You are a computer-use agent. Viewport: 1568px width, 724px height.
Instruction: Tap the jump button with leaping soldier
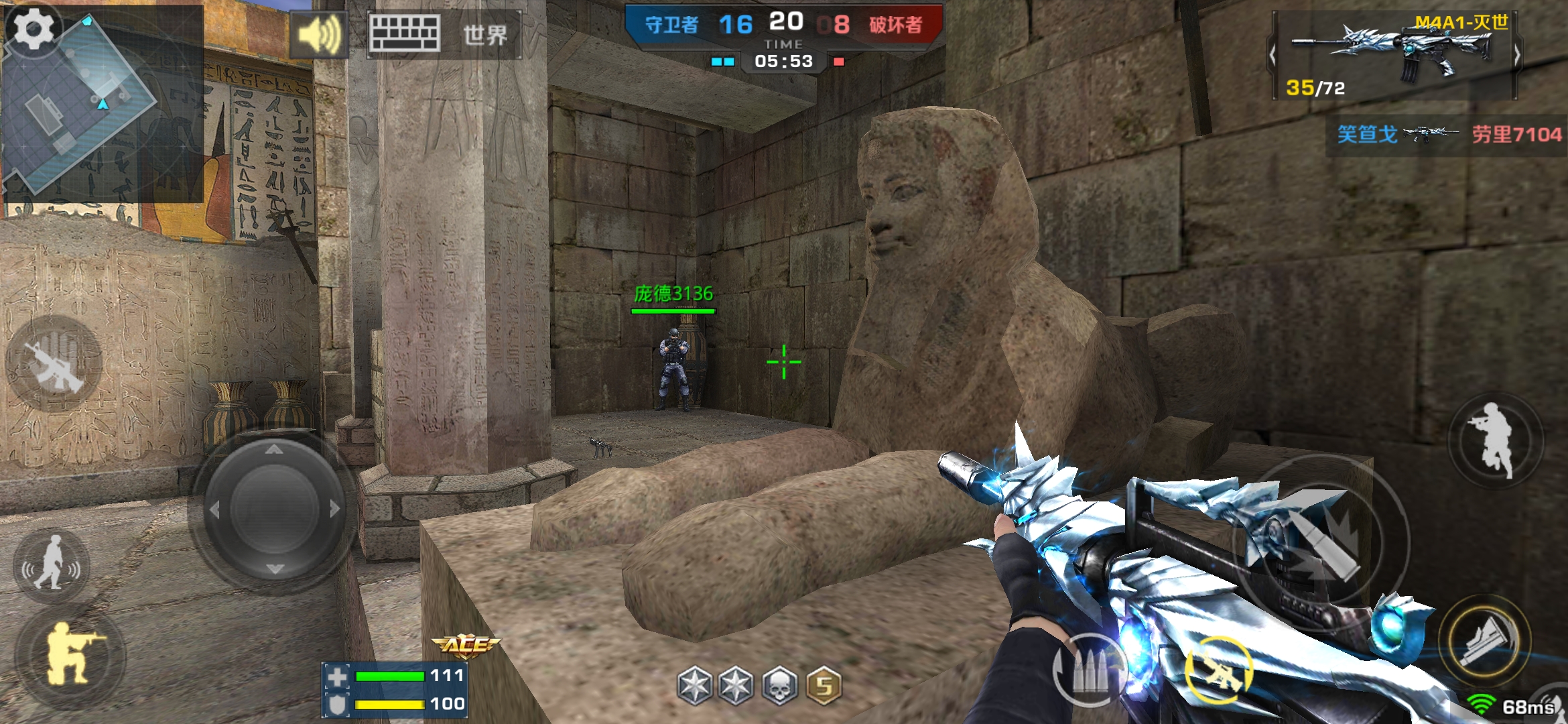click(x=1494, y=439)
